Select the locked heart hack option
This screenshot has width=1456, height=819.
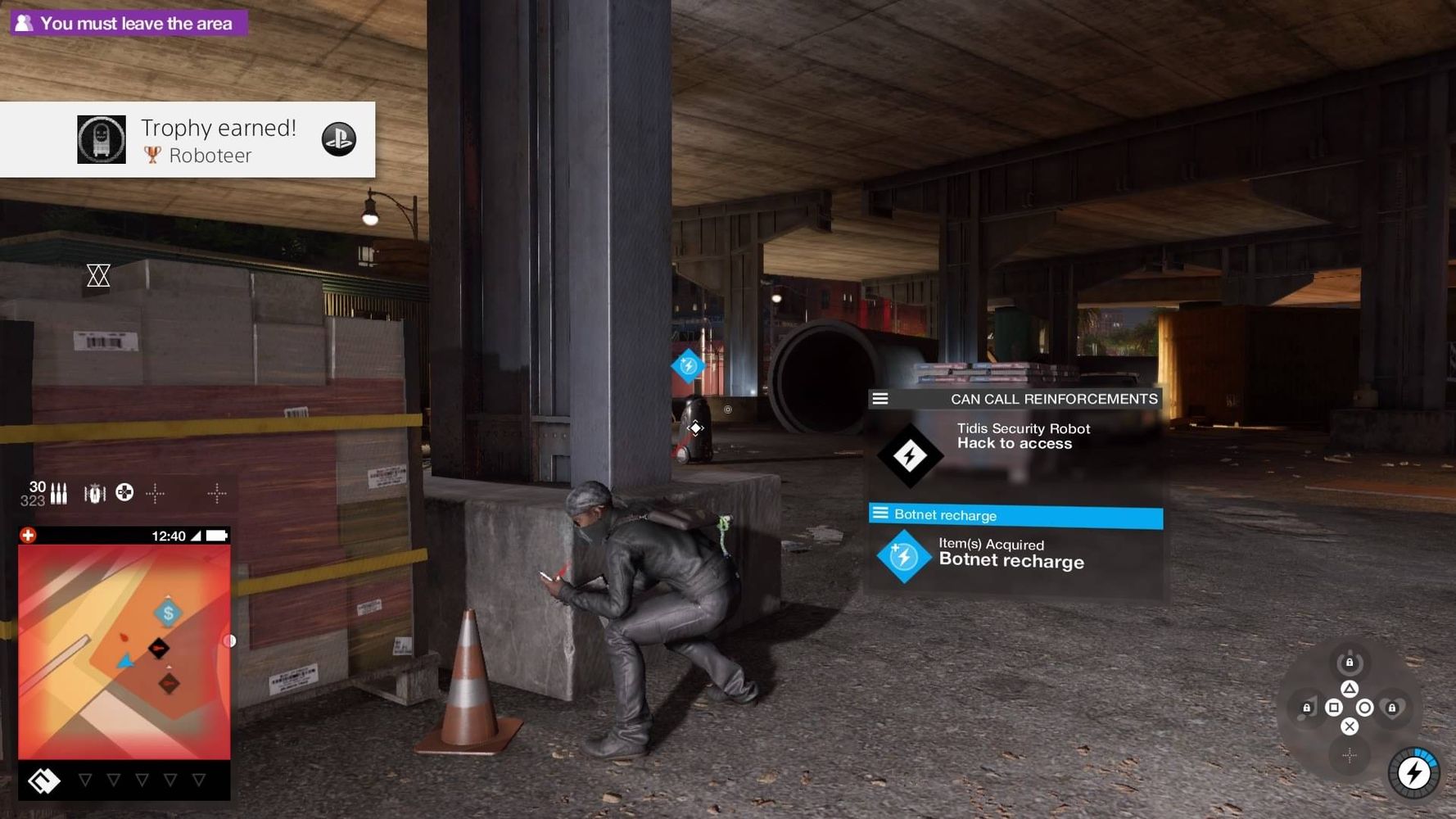click(1392, 708)
